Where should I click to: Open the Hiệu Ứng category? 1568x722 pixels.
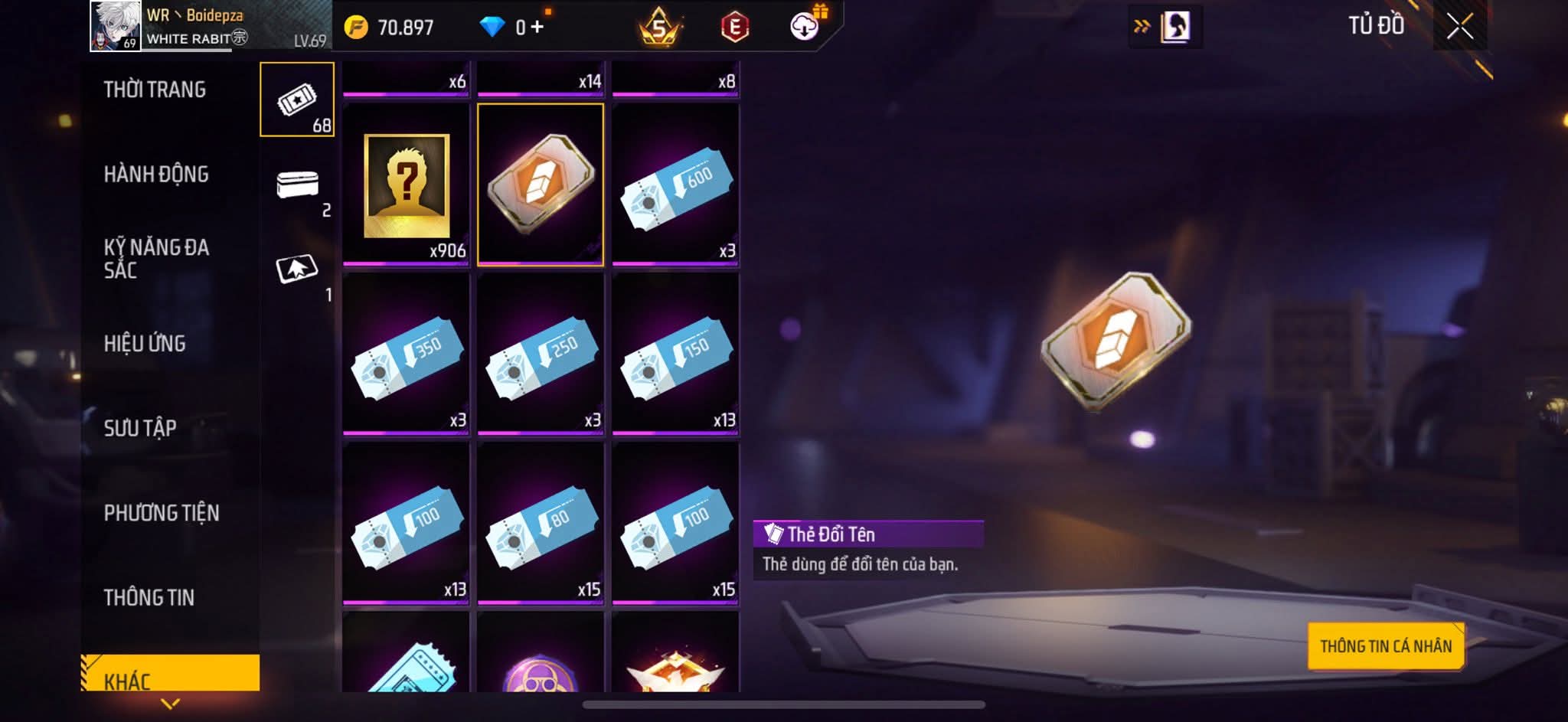(145, 344)
